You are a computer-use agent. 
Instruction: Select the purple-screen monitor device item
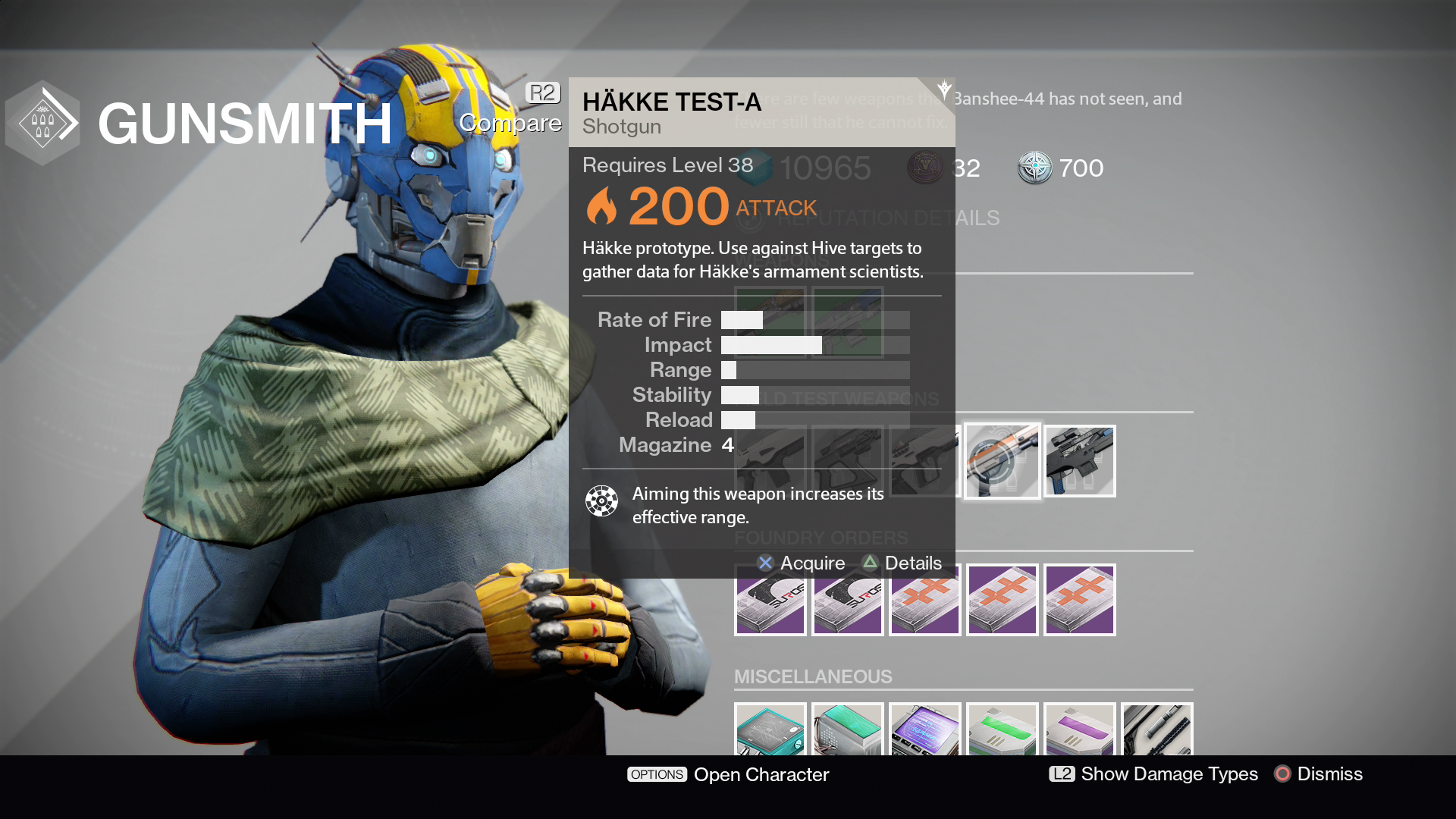point(925,730)
